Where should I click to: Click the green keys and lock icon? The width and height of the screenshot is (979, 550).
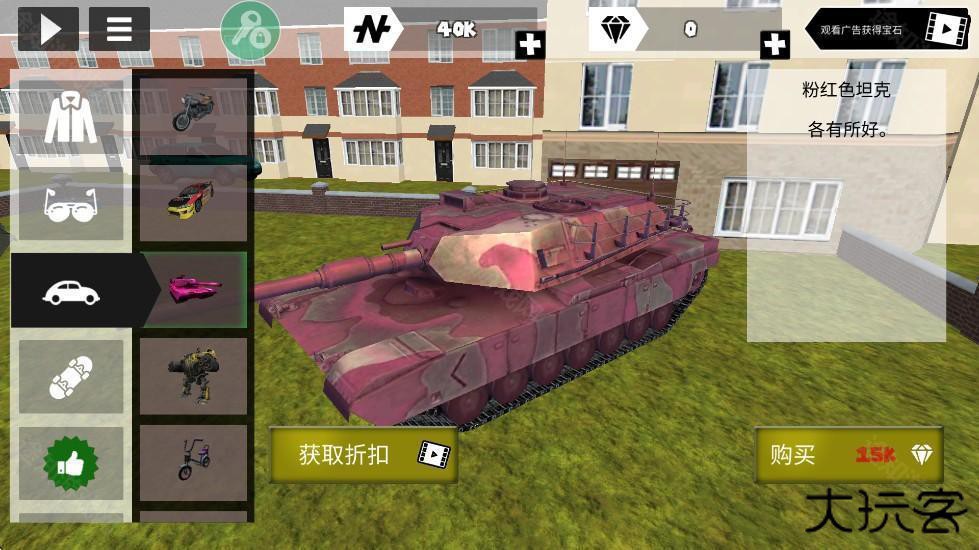250,30
